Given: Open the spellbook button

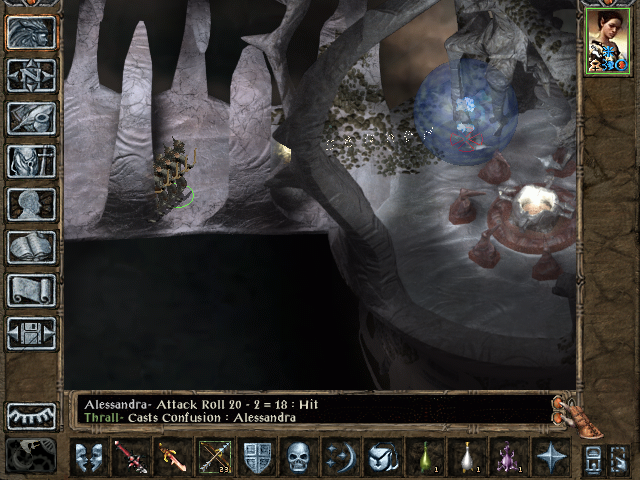Looking at the screenshot, I should pos(31,247).
